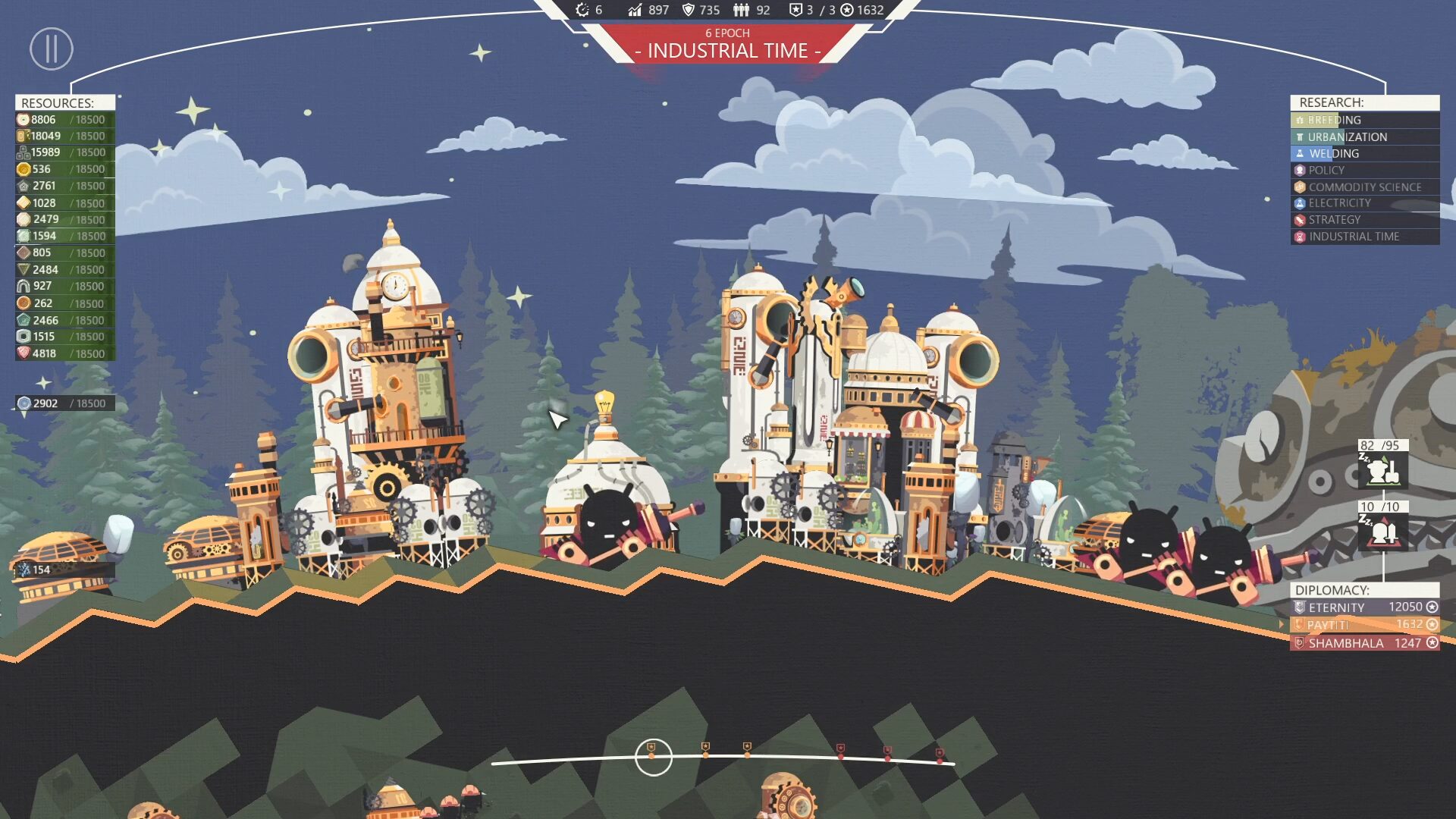Open diplomacy with Eternity

point(1364,607)
